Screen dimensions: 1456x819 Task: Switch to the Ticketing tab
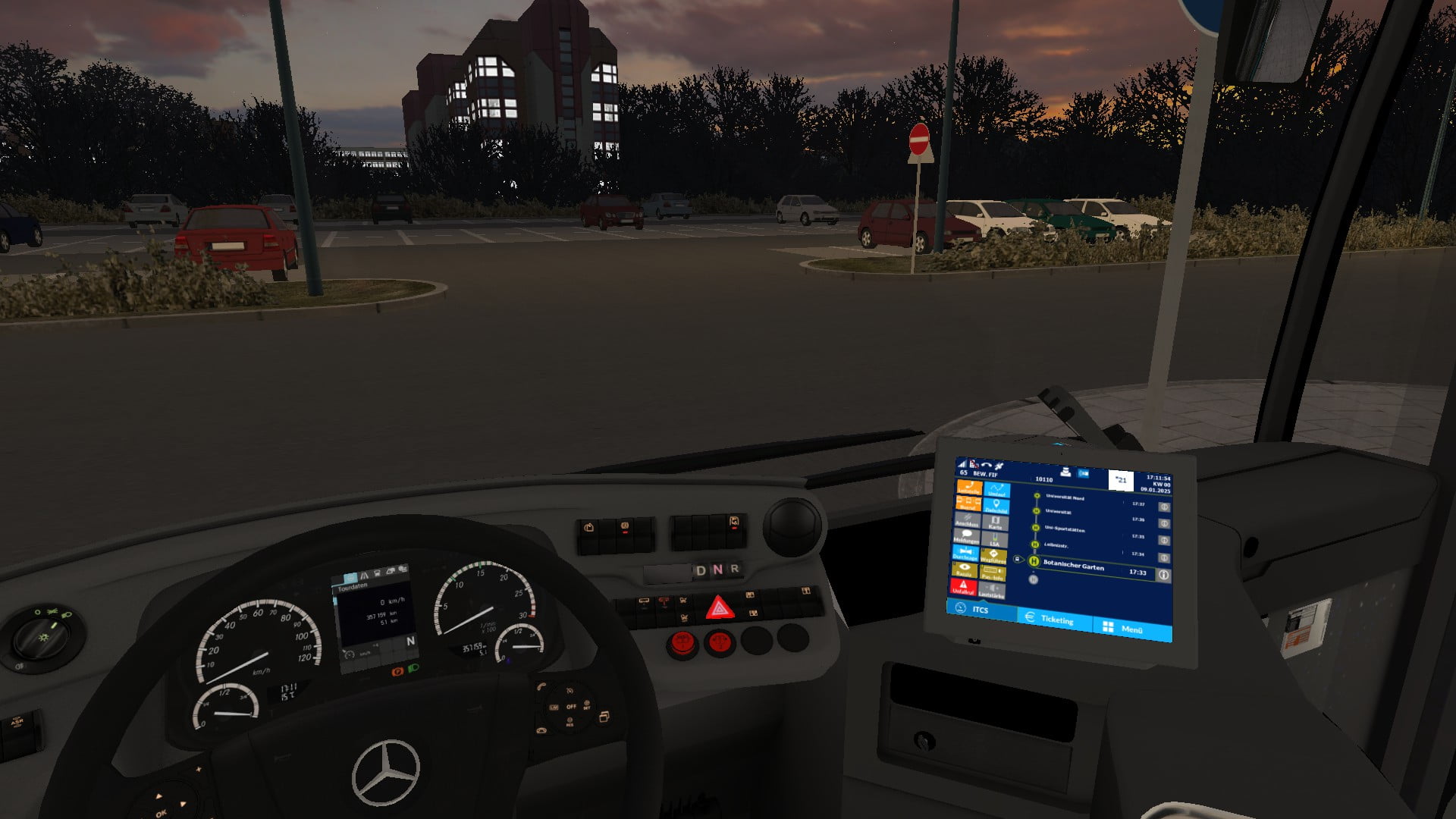(1053, 619)
